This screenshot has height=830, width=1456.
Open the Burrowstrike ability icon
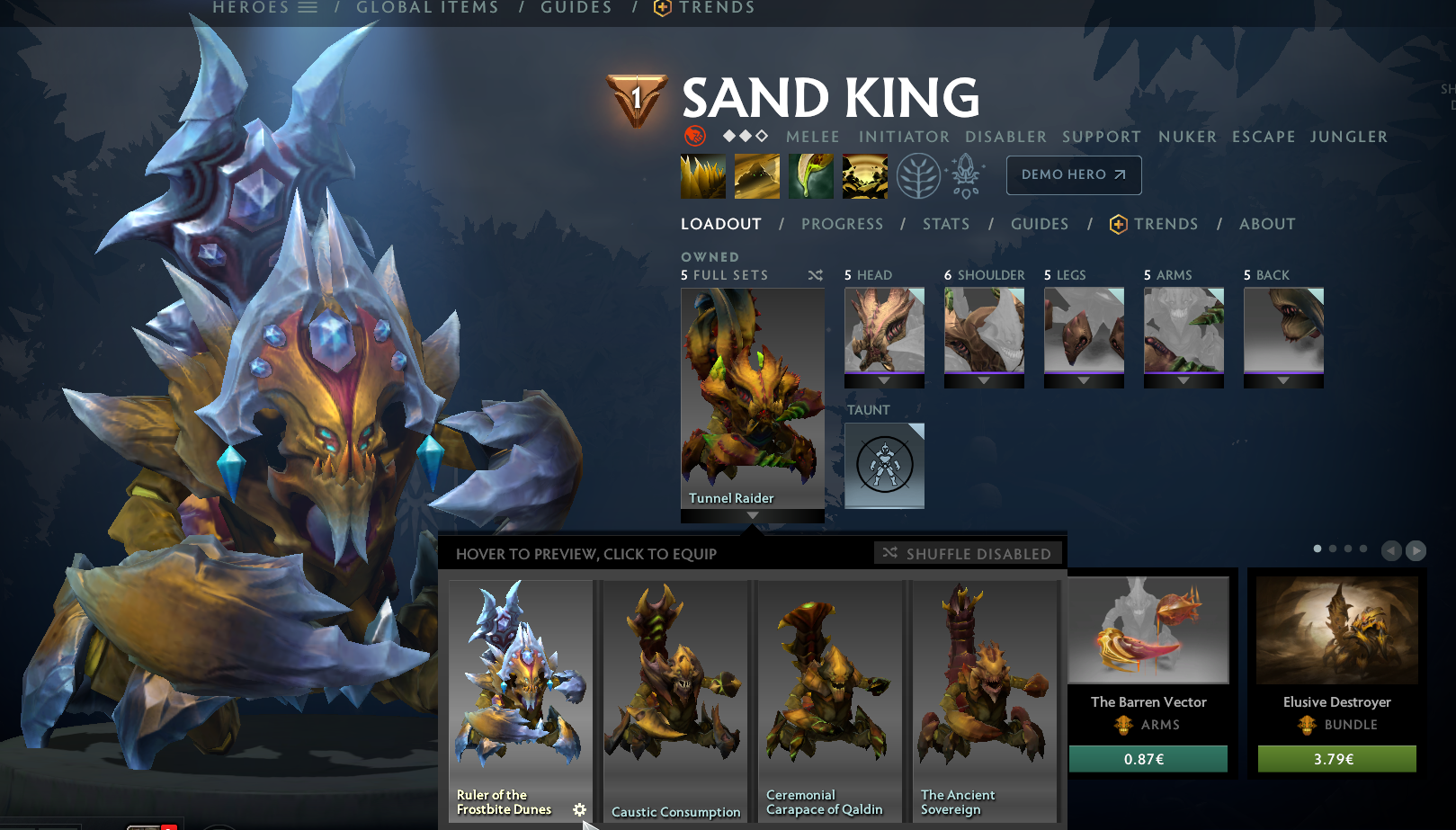[x=702, y=175]
